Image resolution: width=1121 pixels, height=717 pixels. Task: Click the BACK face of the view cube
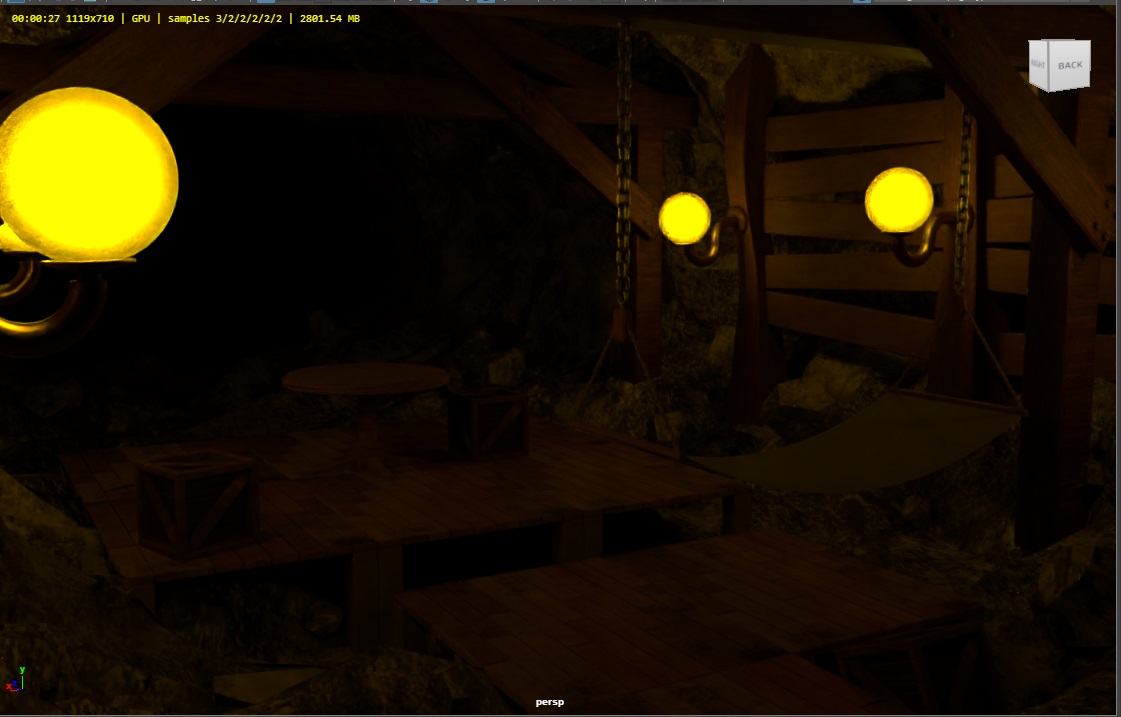coord(1070,66)
